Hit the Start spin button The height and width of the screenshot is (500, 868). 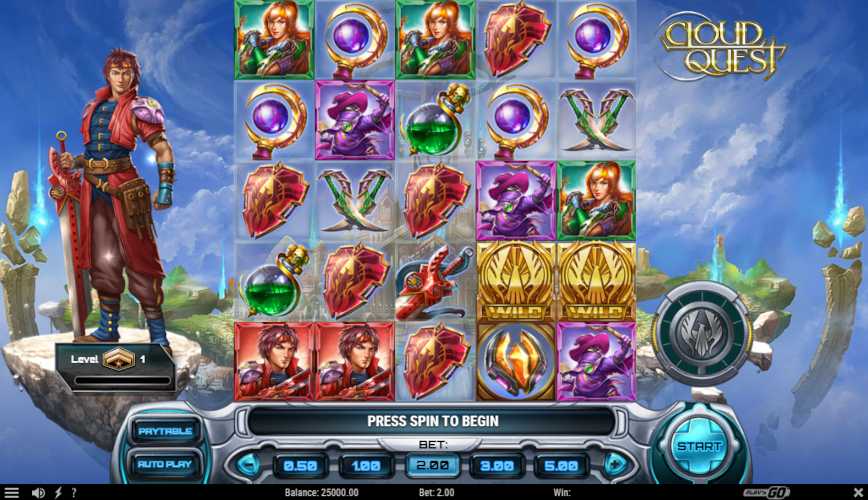(x=697, y=446)
